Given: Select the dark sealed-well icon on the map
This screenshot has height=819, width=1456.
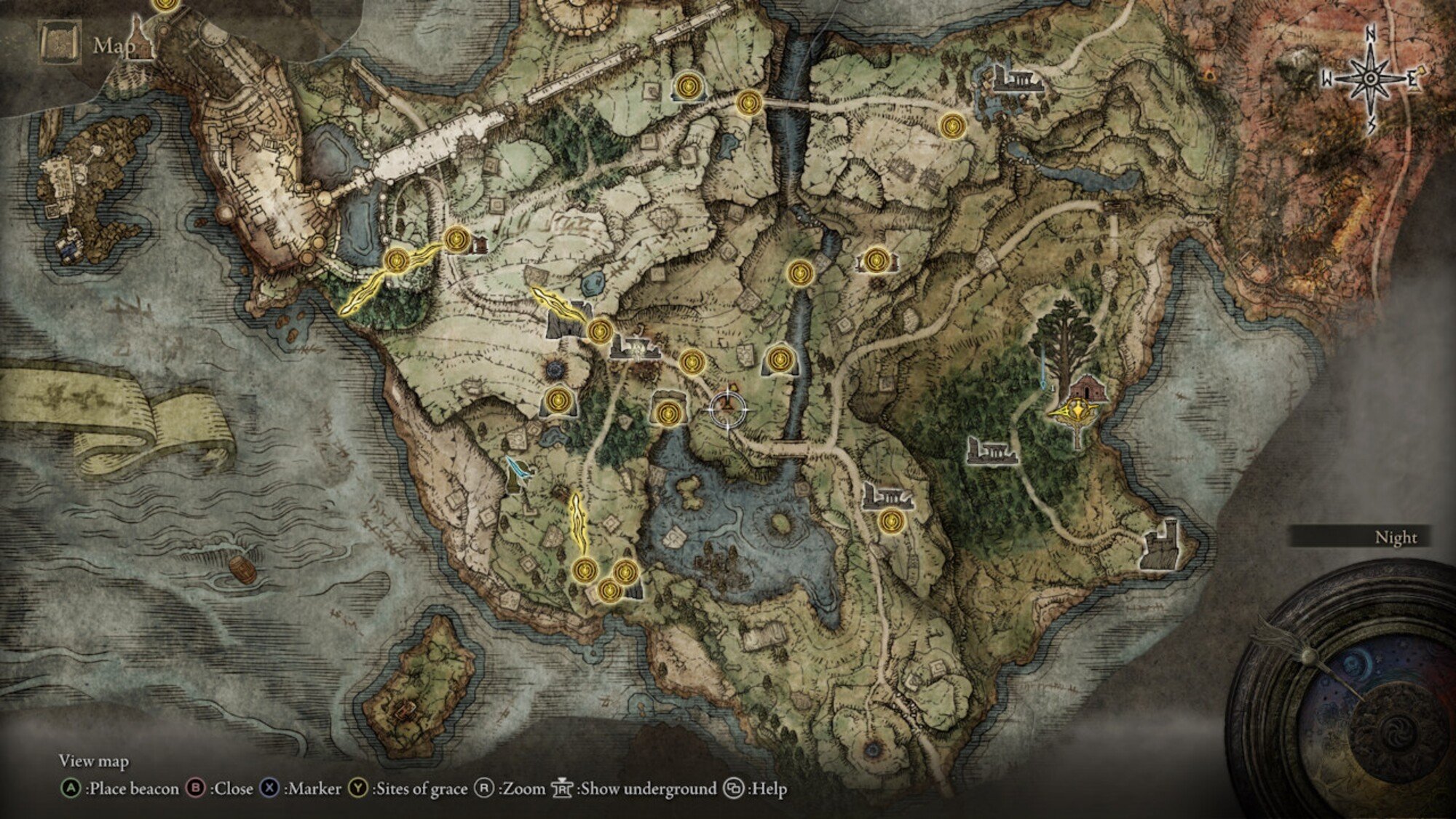Looking at the screenshot, I should click(x=558, y=370).
